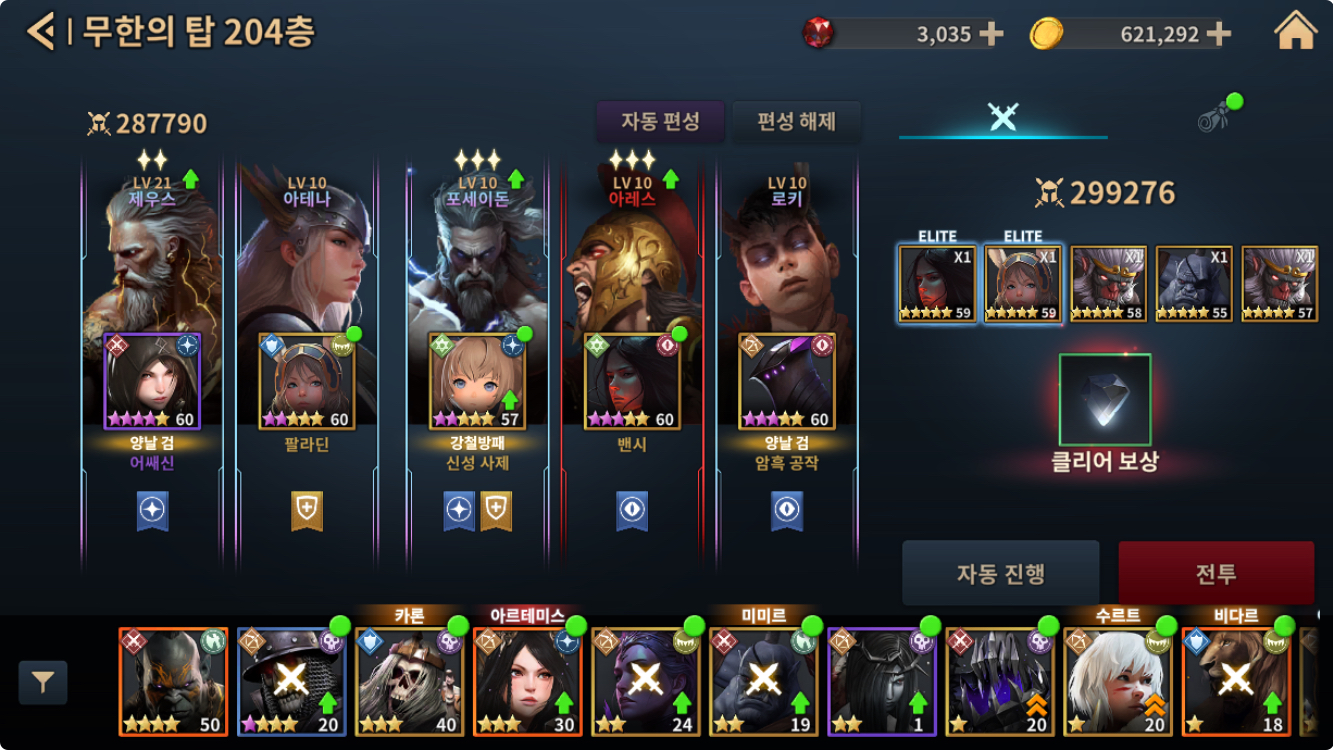Tap the 자동 편성 auto-formation button

660,122
